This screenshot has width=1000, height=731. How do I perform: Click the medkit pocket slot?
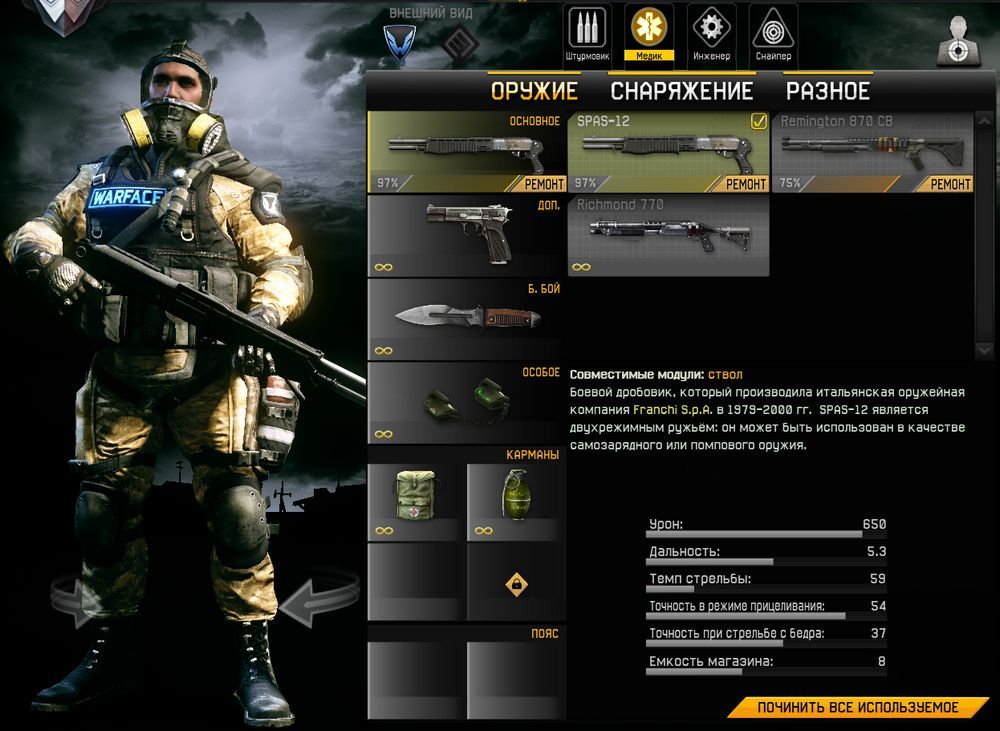(415, 501)
